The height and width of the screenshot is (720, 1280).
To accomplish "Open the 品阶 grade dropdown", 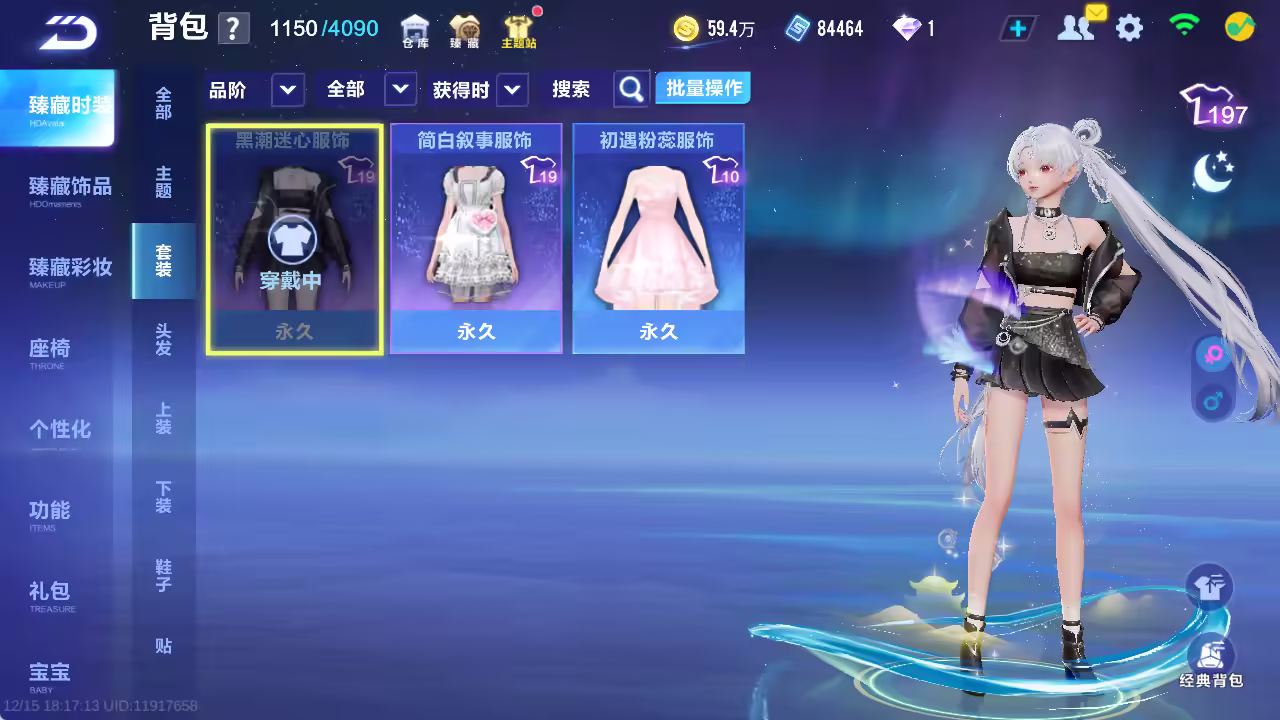I will (287, 90).
